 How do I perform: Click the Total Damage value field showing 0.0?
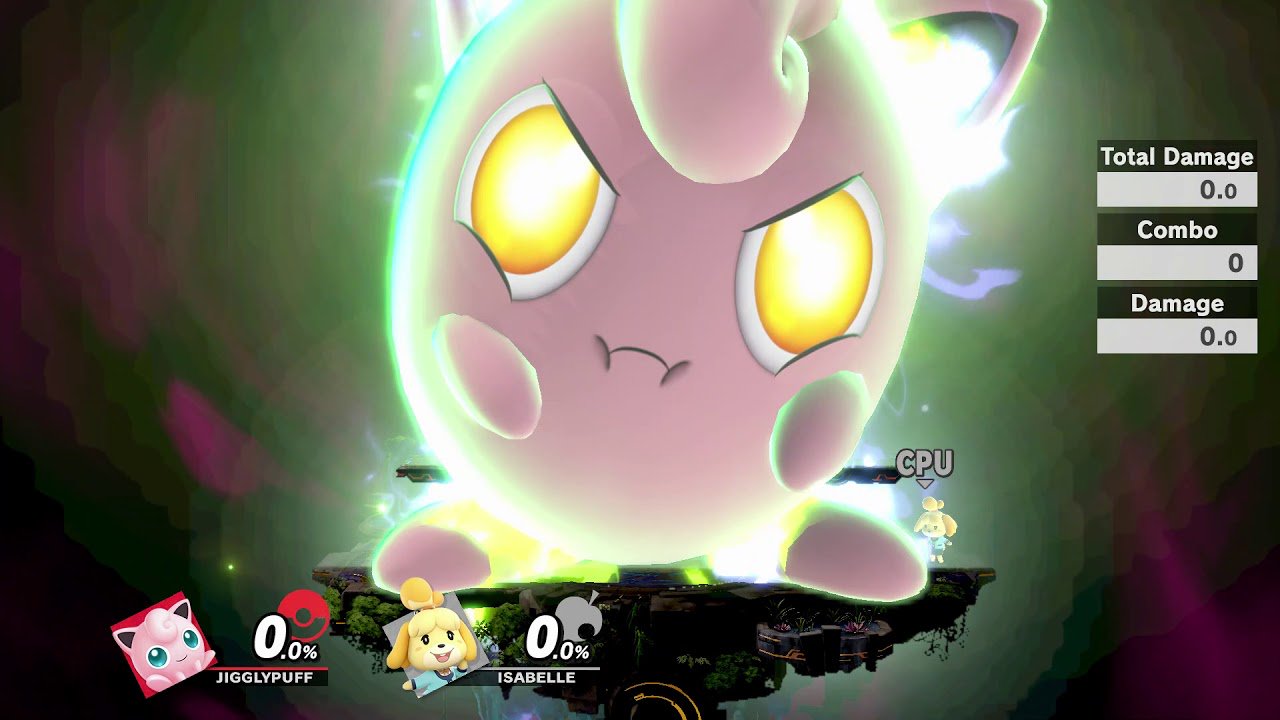click(x=1176, y=190)
